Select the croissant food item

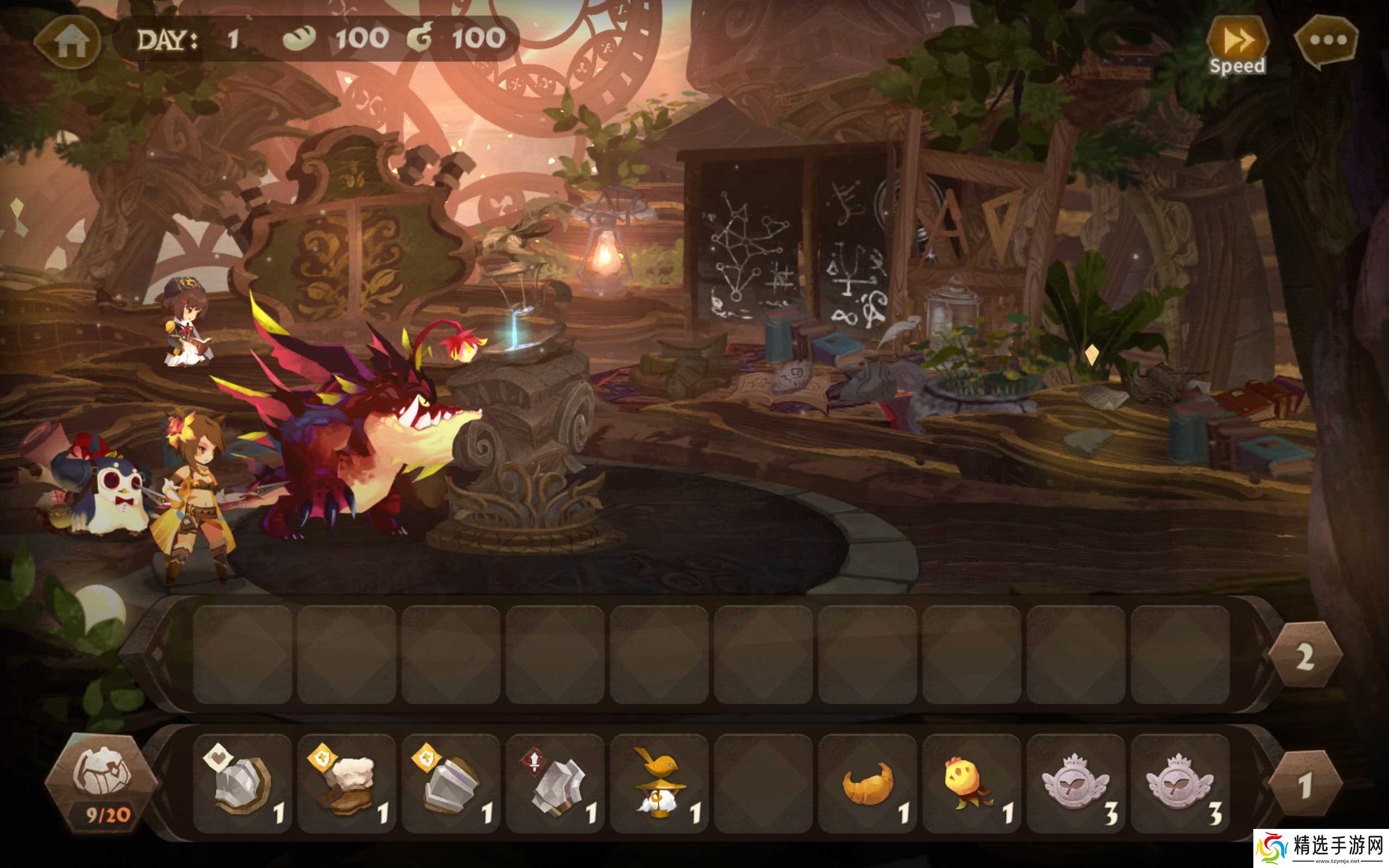(867, 783)
